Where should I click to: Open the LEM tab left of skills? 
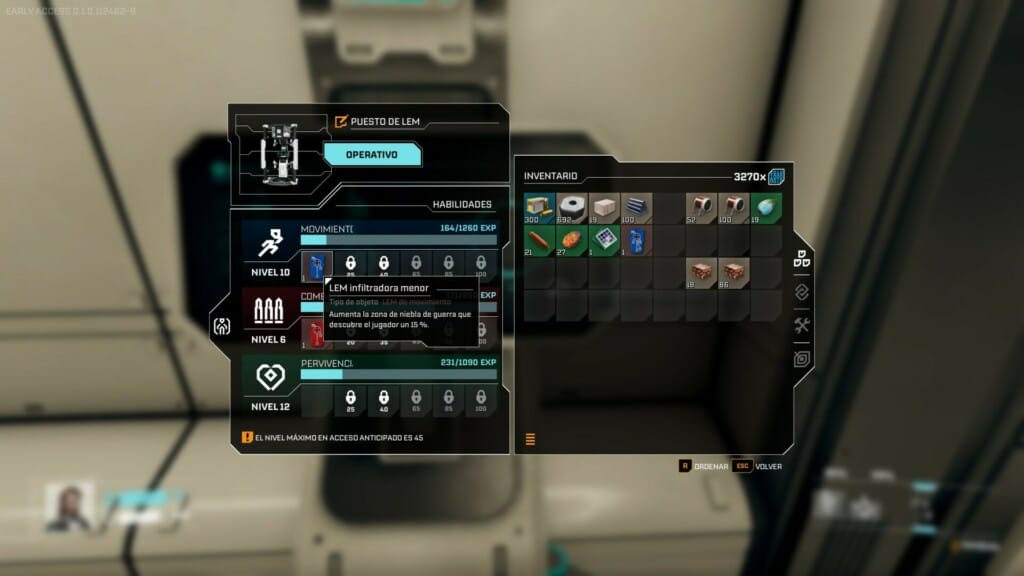222,325
